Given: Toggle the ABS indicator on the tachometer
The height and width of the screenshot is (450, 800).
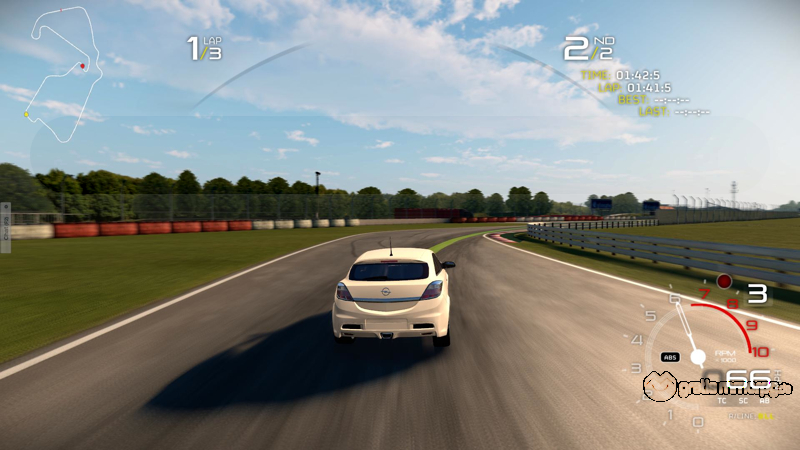Looking at the screenshot, I should [670, 357].
